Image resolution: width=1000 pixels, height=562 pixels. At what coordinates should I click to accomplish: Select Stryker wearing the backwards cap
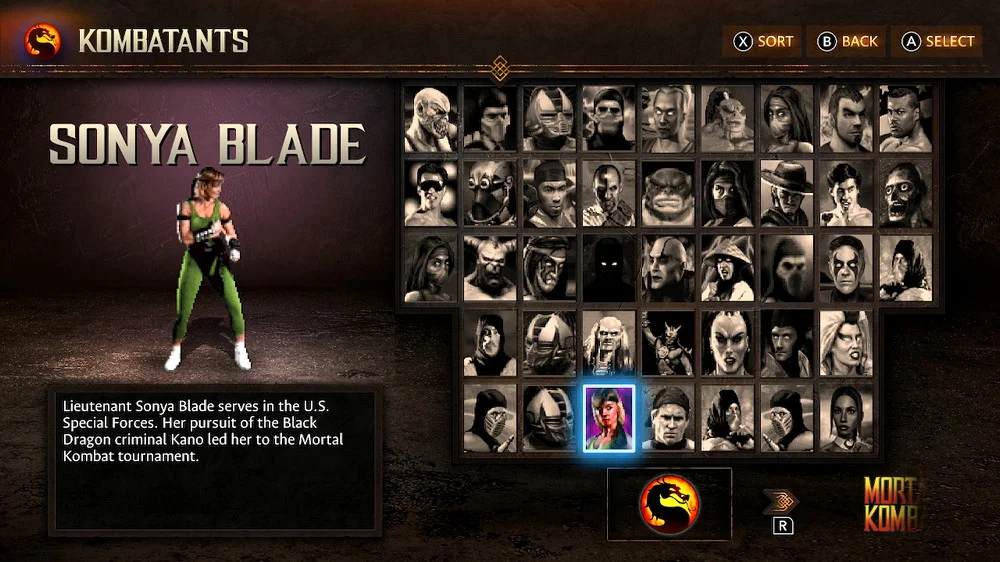click(668, 418)
